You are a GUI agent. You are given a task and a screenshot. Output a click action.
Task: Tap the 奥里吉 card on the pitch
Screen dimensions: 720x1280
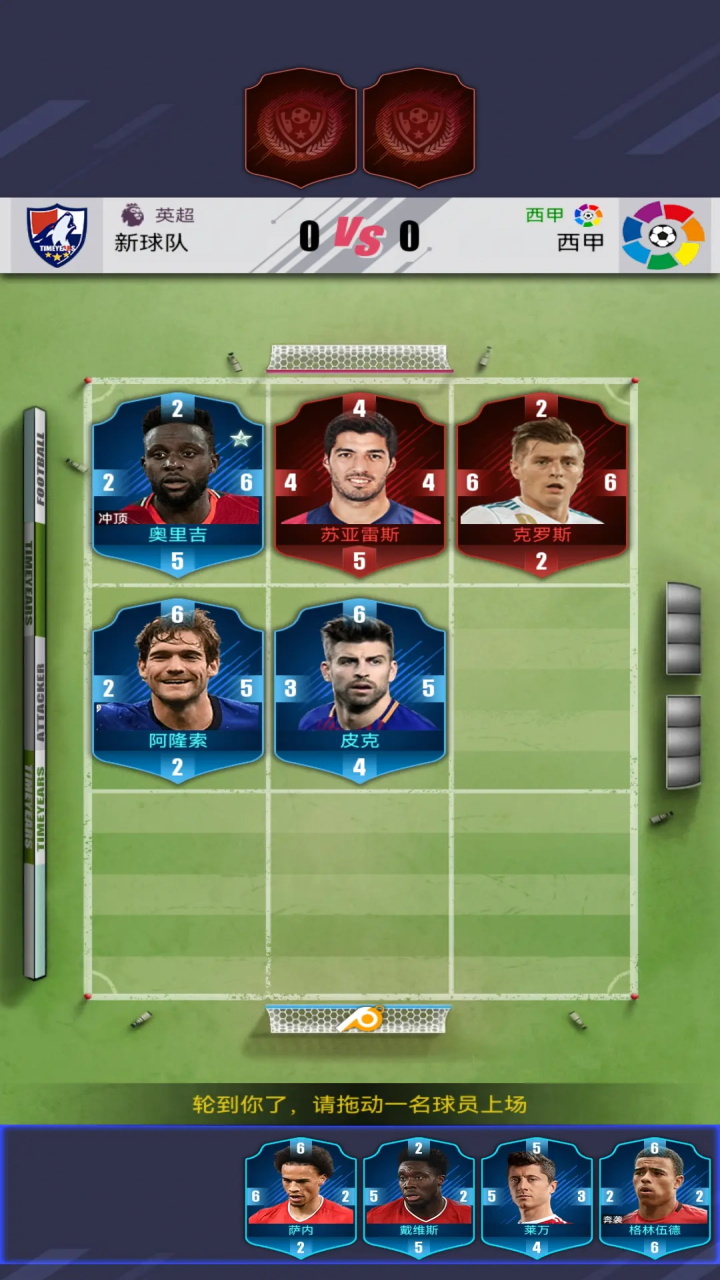pos(178,485)
